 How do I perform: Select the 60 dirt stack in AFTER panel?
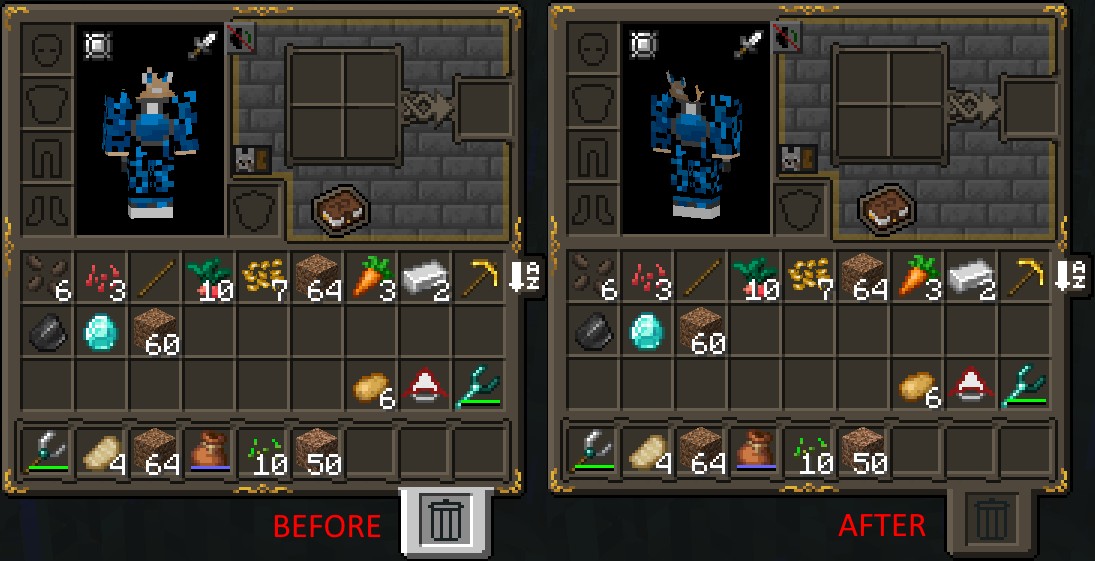(700, 331)
